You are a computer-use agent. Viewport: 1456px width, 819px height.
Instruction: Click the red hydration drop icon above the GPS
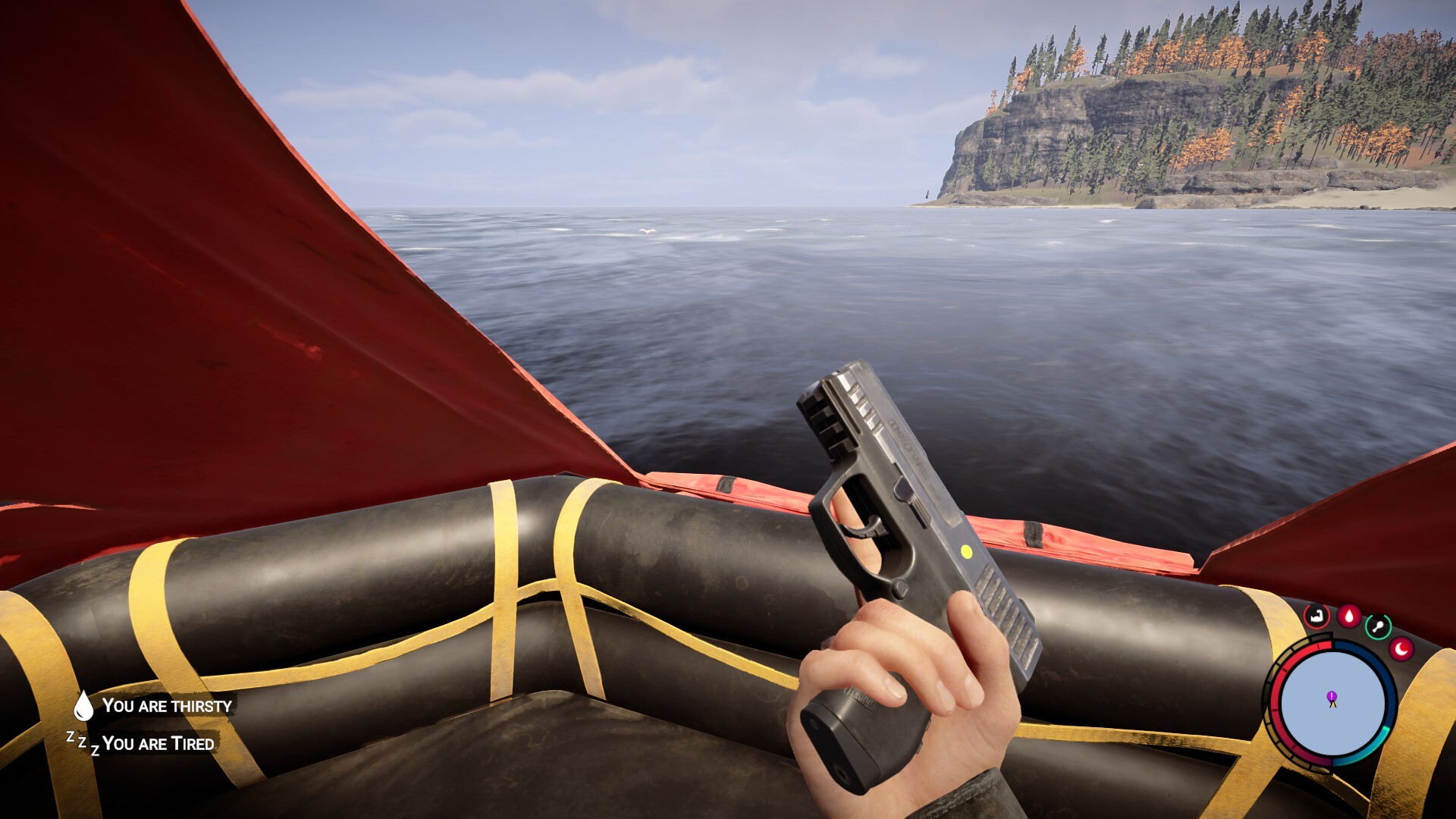[x=1348, y=614]
